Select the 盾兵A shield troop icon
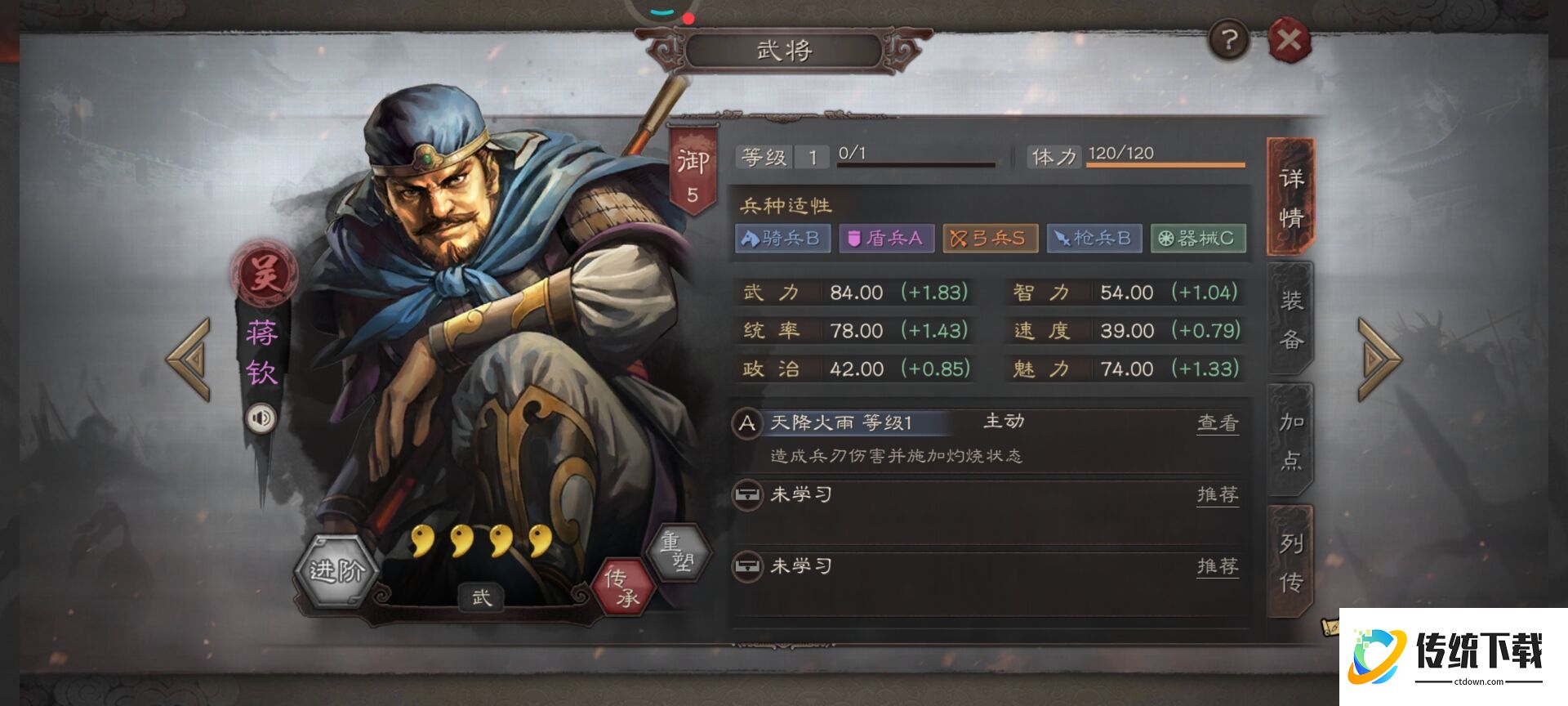Image resolution: width=1568 pixels, height=706 pixels. (x=887, y=238)
